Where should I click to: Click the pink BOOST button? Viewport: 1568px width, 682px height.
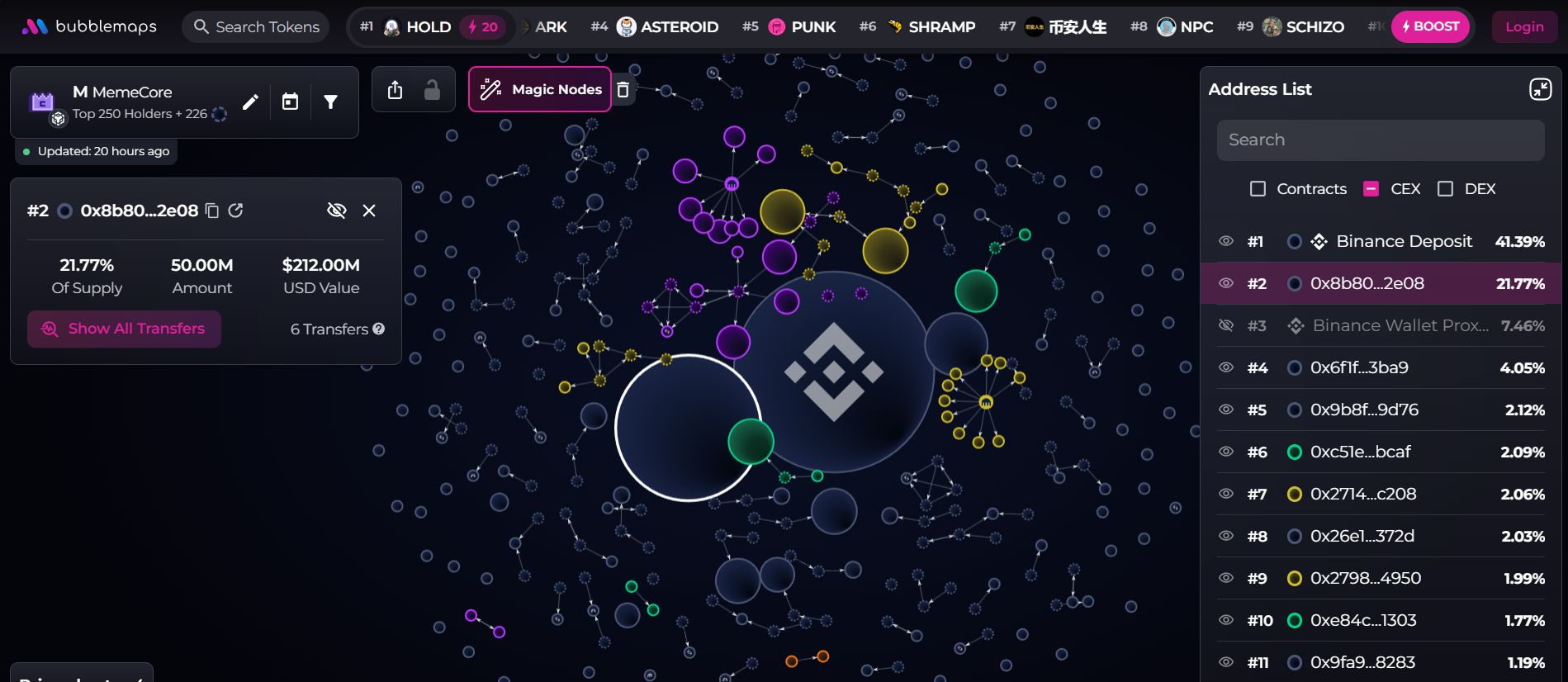[x=1430, y=26]
